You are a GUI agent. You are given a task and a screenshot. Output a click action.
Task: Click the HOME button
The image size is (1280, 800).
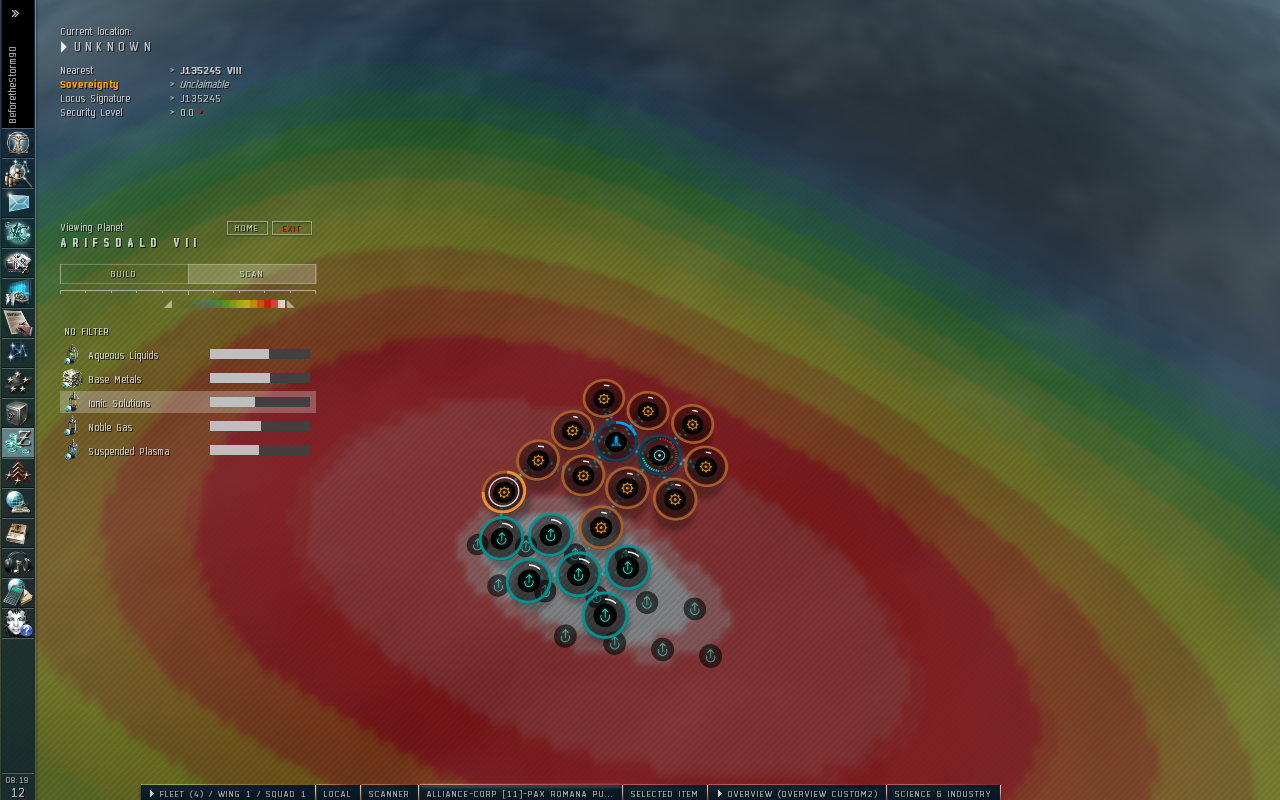pyautogui.click(x=246, y=227)
